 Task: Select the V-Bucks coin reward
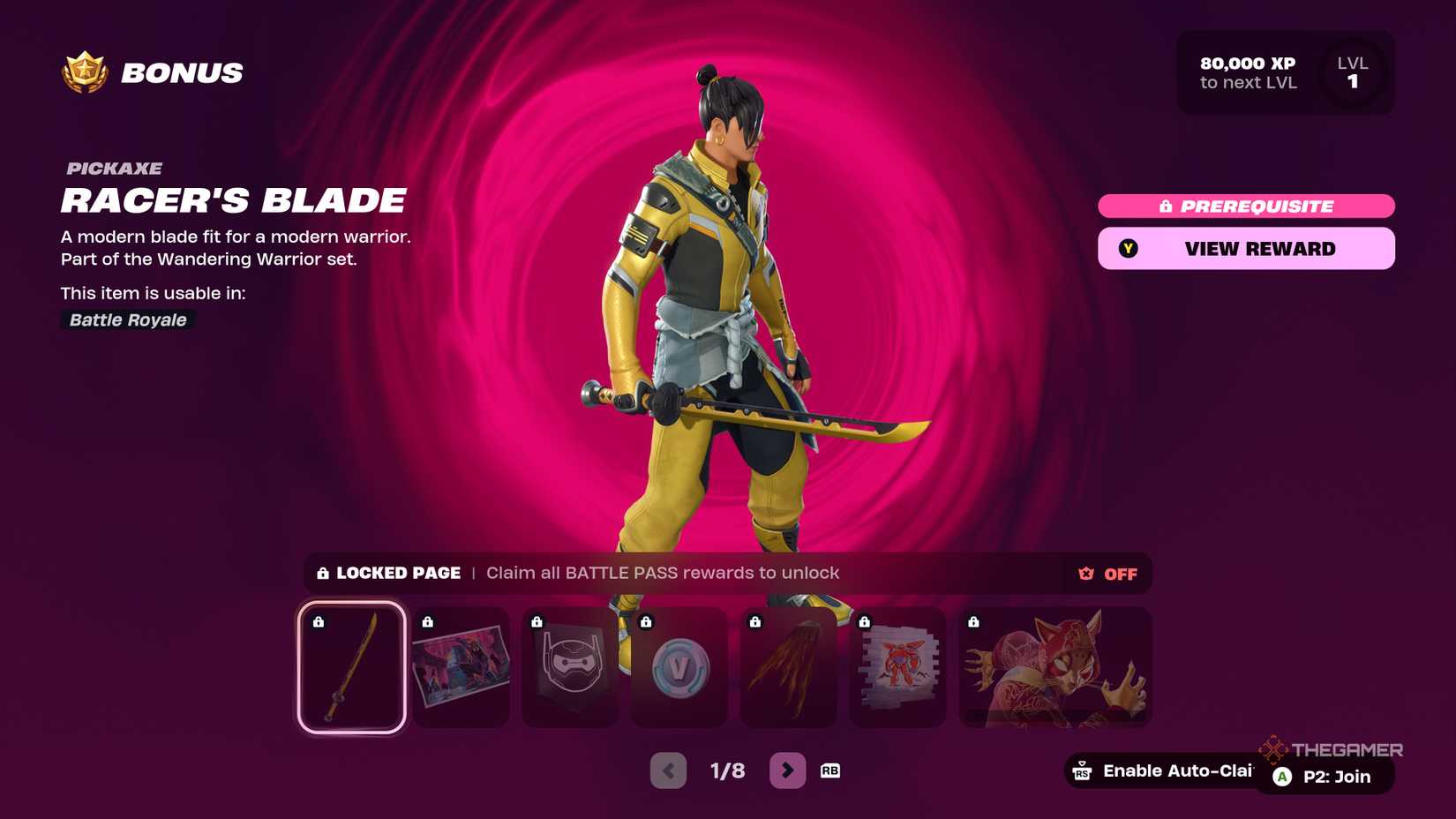click(679, 668)
